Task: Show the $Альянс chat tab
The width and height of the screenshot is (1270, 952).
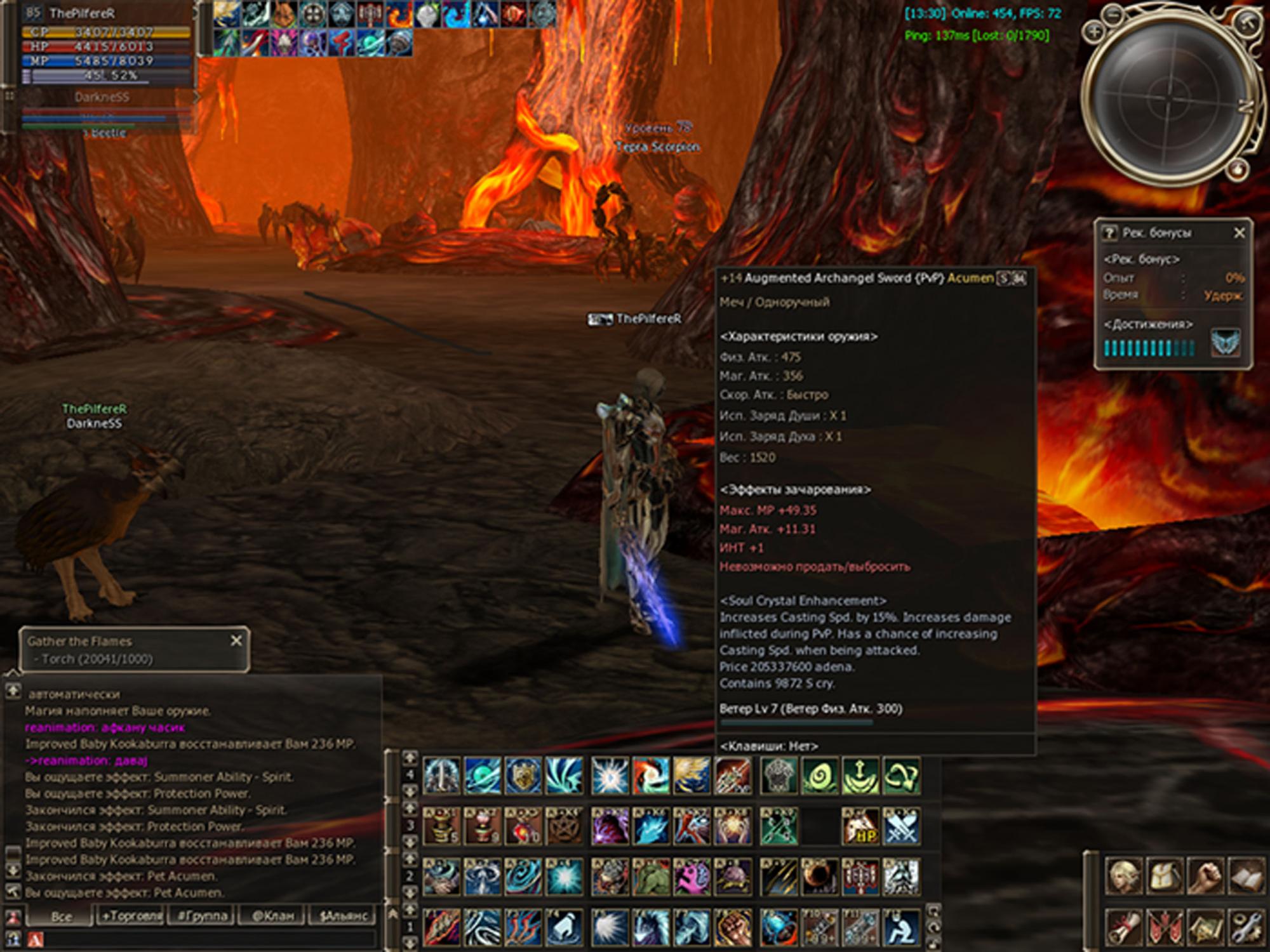Action: pyautogui.click(x=344, y=916)
